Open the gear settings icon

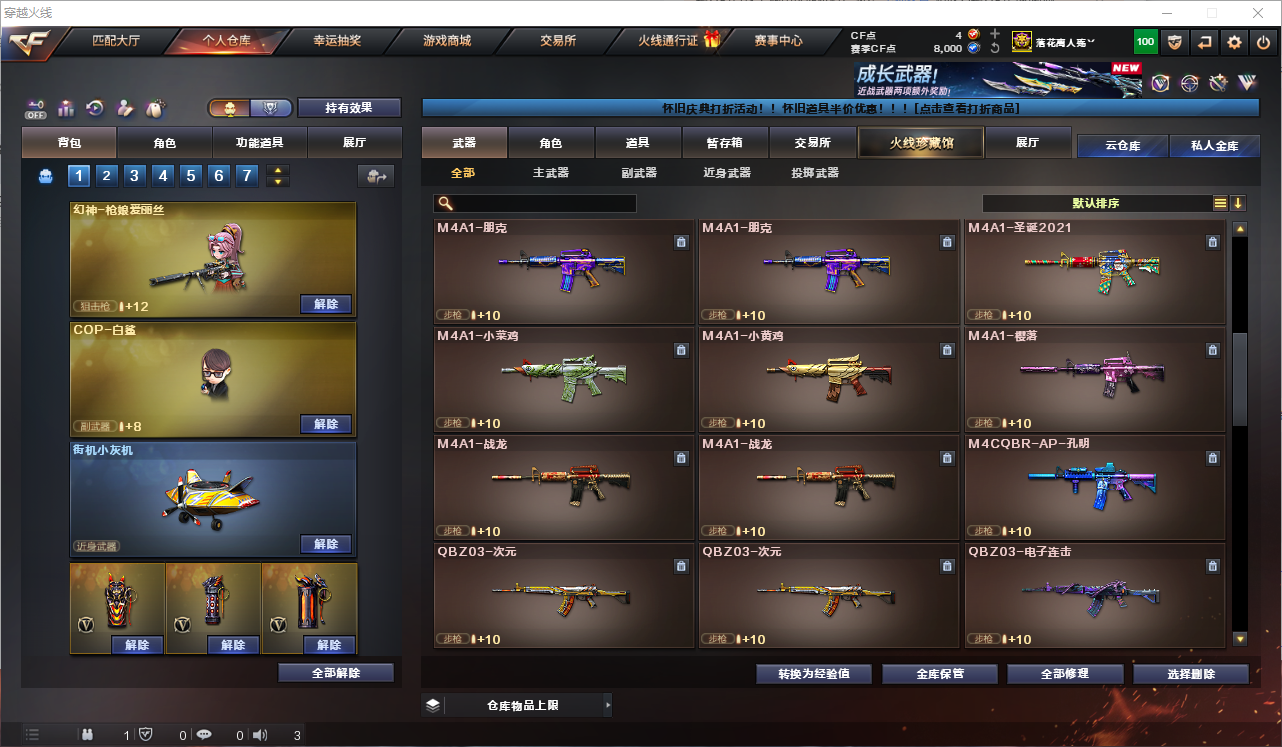[1234, 42]
